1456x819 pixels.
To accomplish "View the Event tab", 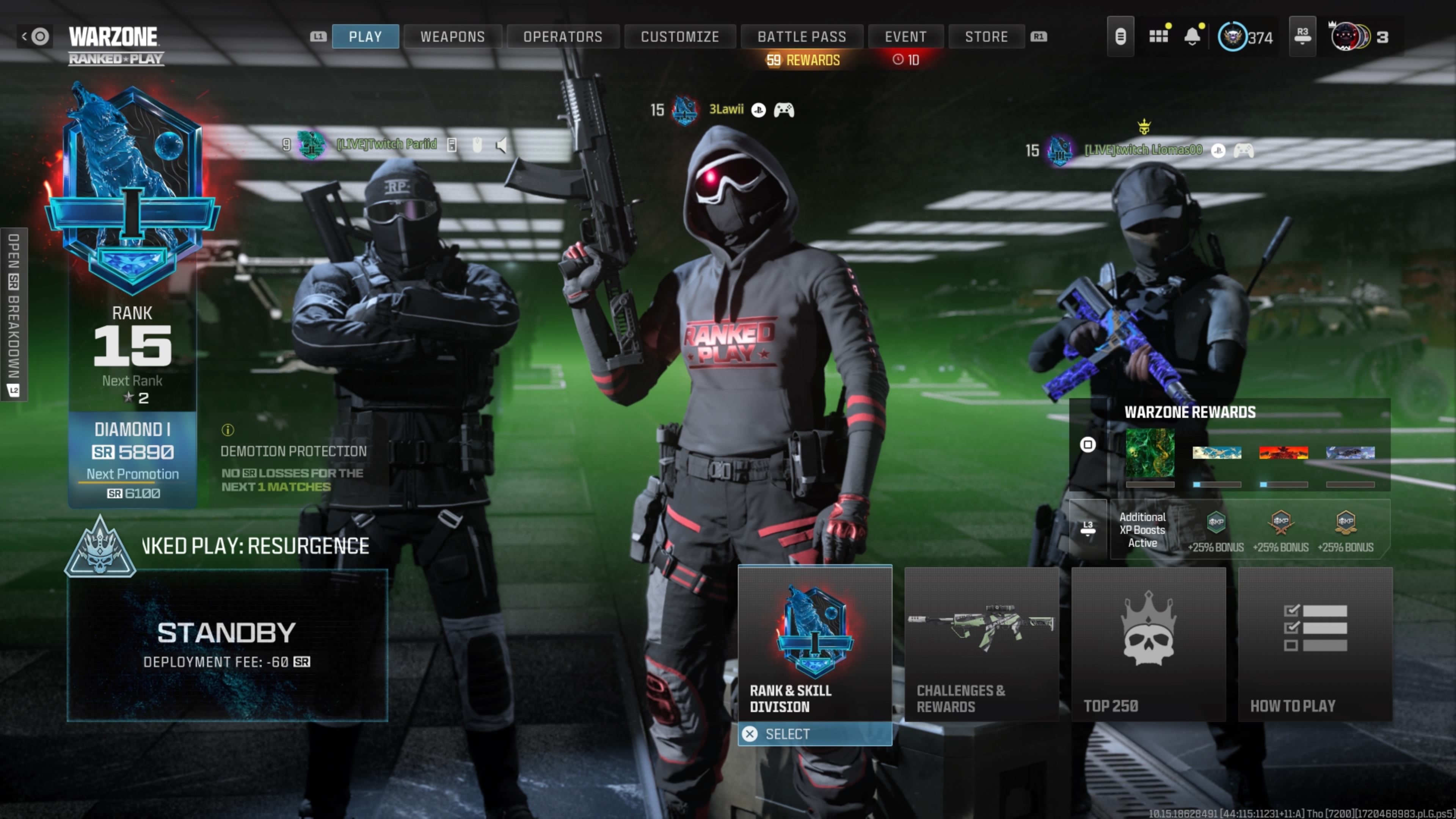I will [905, 37].
